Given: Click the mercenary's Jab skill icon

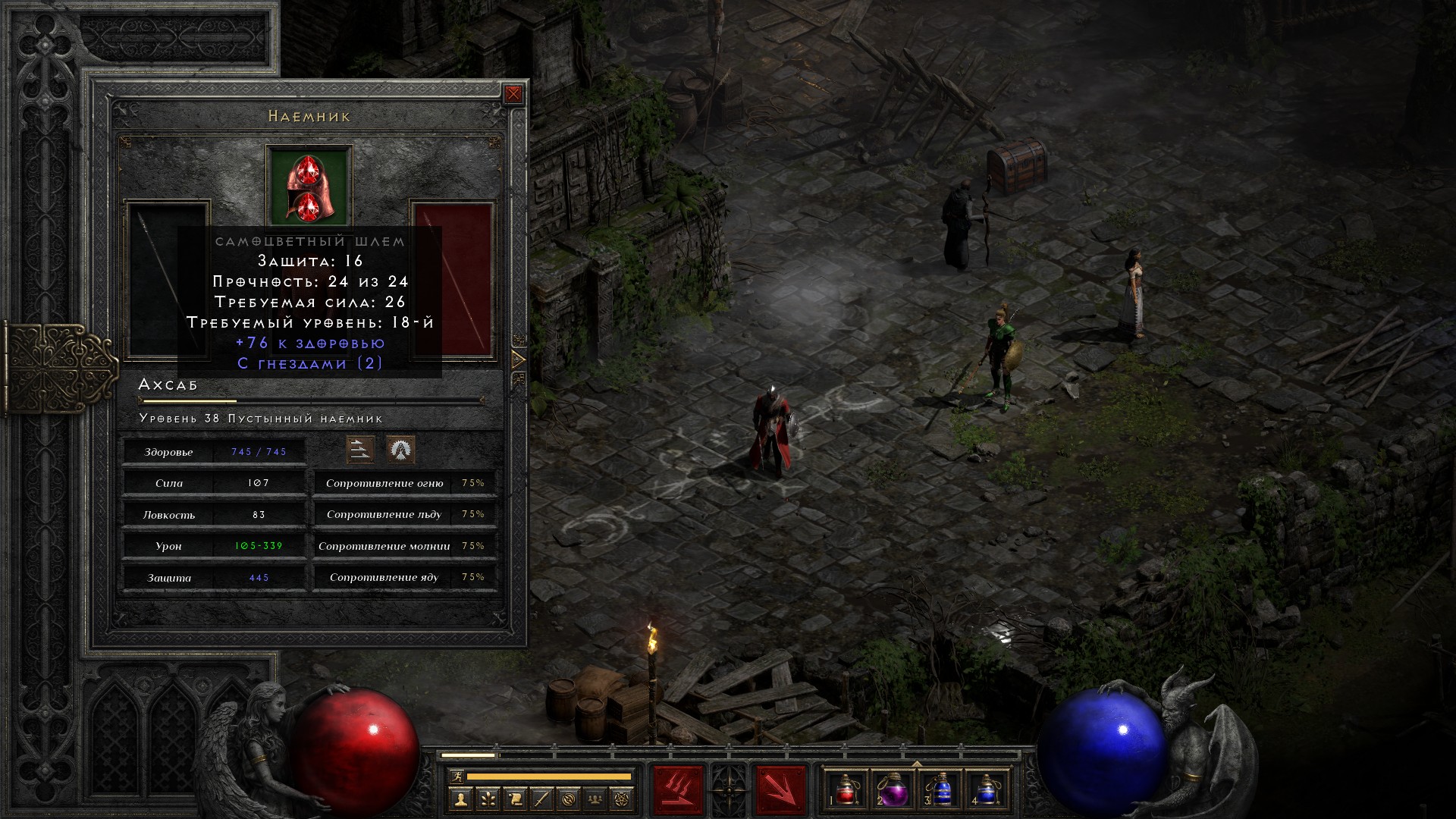Looking at the screenshot, I should (360, 450).
